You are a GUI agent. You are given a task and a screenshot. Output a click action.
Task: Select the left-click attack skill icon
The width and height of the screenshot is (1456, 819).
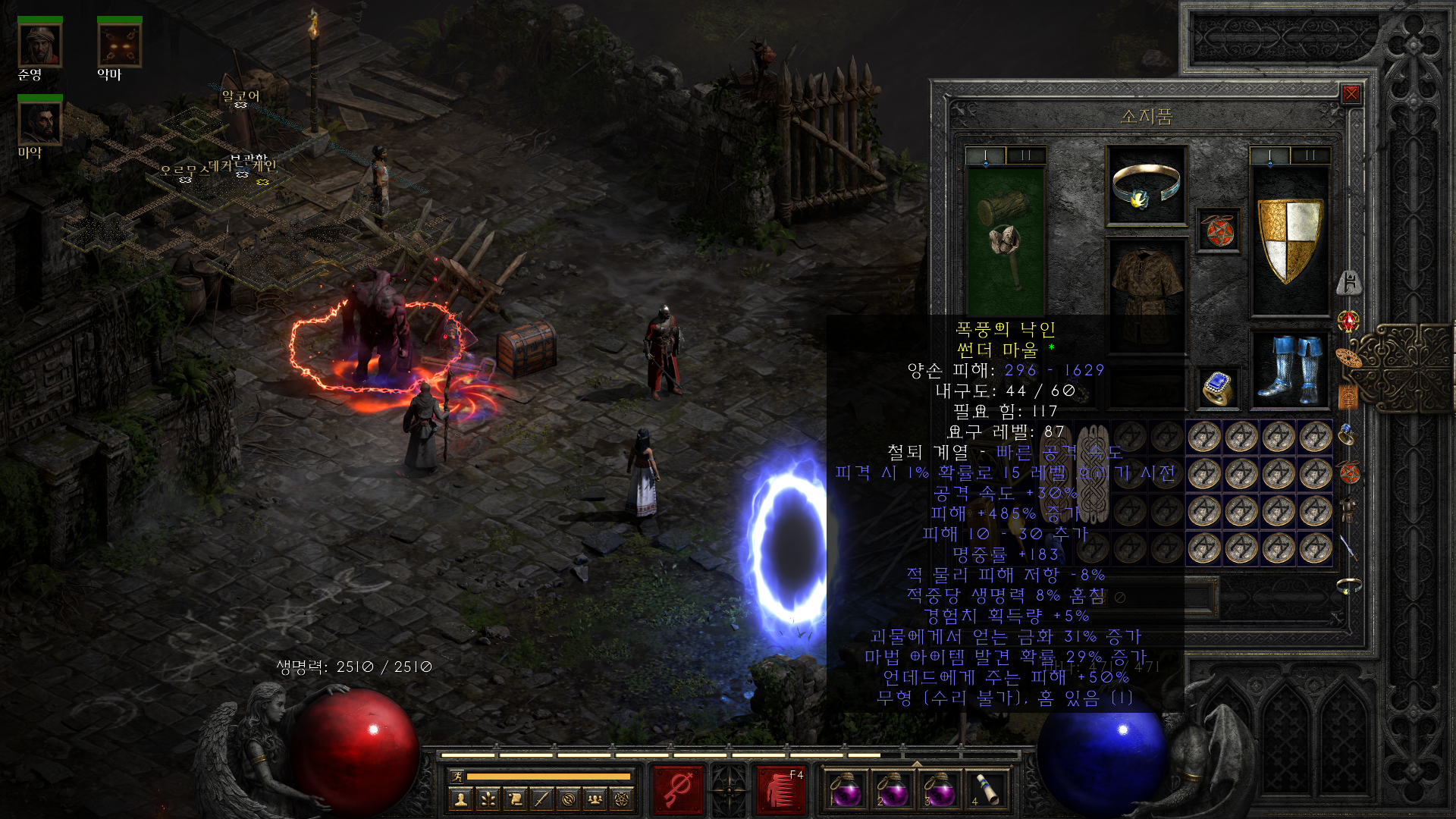click(x=677, y=789)
